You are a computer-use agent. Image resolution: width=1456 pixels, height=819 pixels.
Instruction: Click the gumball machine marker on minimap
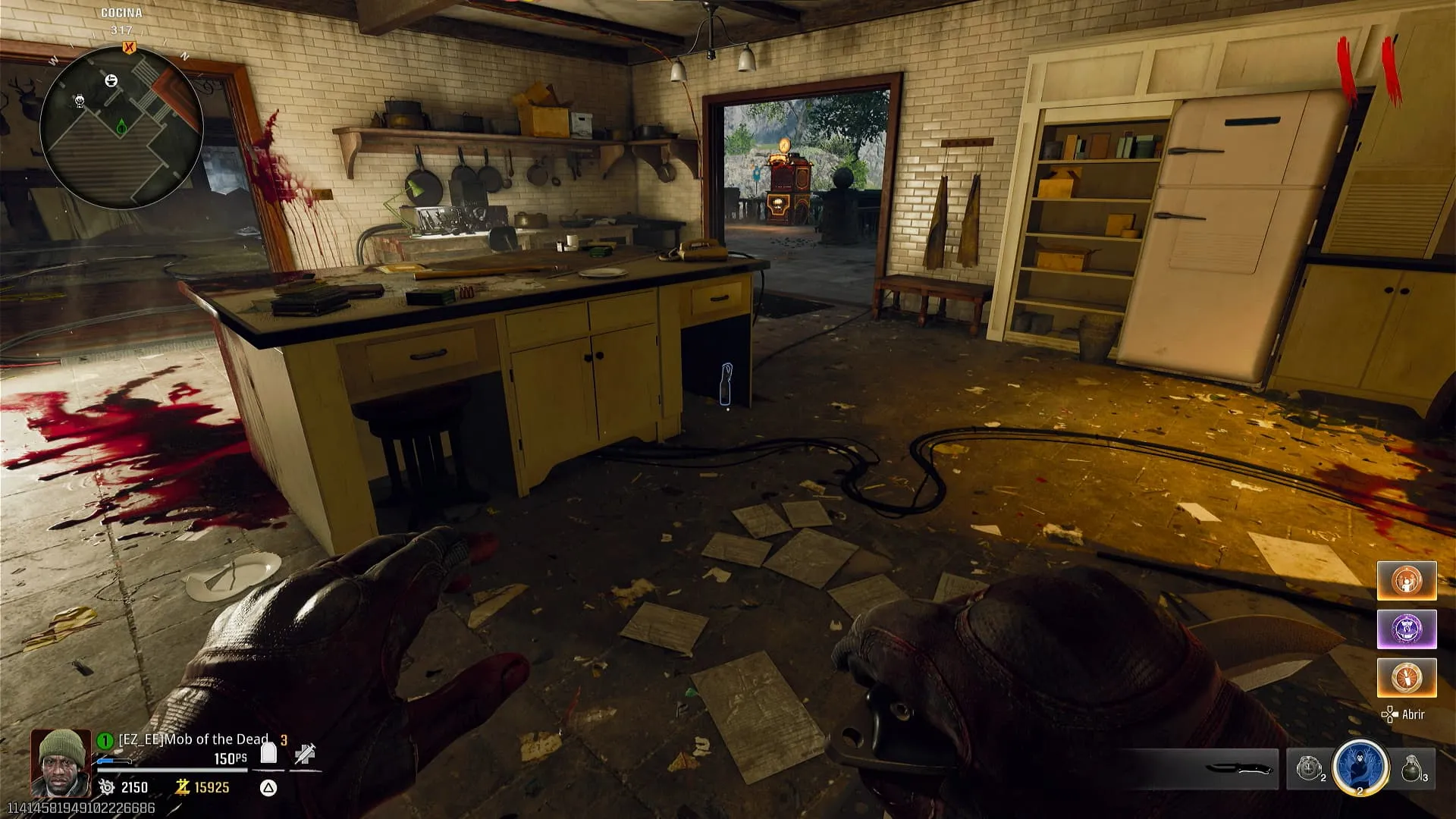(x=80, y=100)
